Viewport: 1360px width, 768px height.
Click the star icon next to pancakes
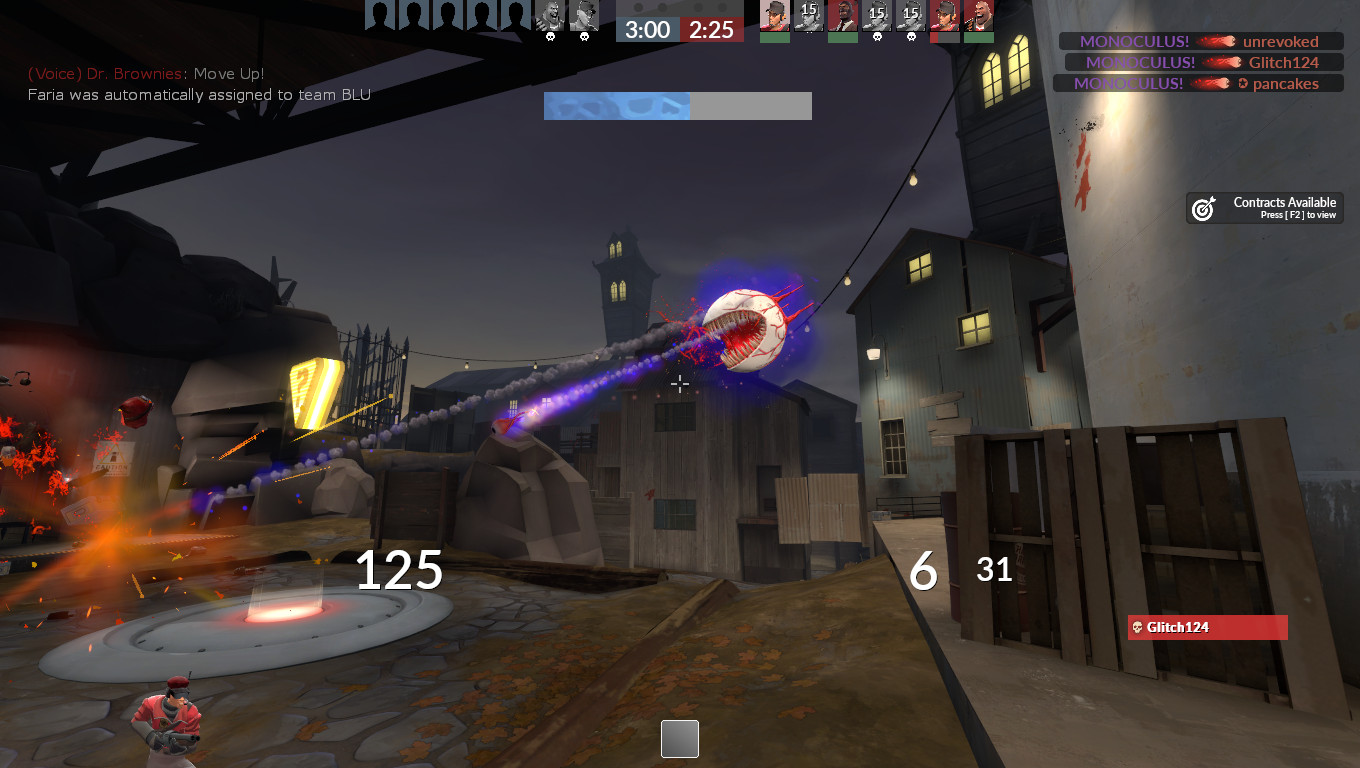pyautogui.click(x=1242, y=83)
